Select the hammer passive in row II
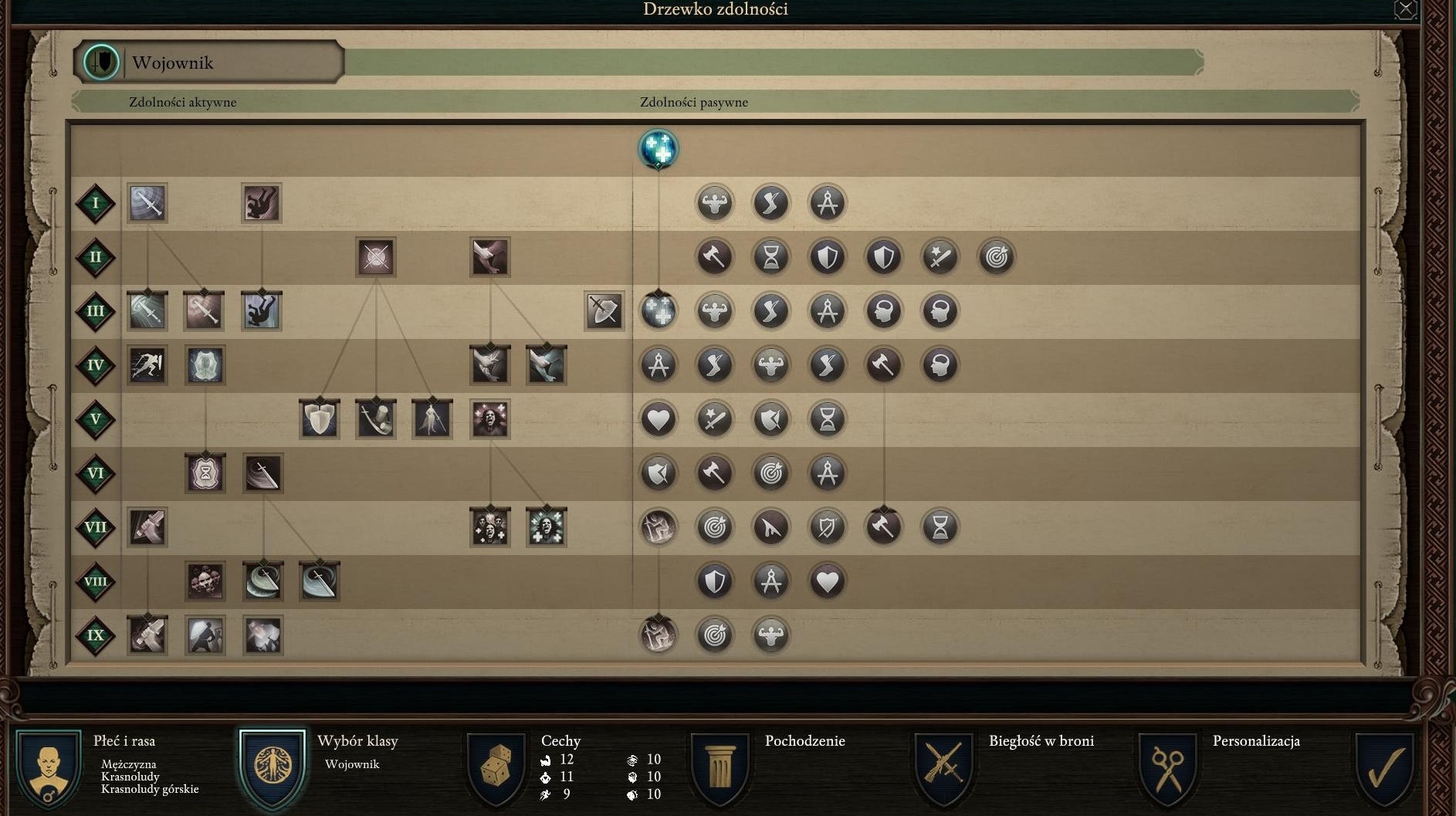This screenshot has height=816, width=1456. click(x=715, y=257)
